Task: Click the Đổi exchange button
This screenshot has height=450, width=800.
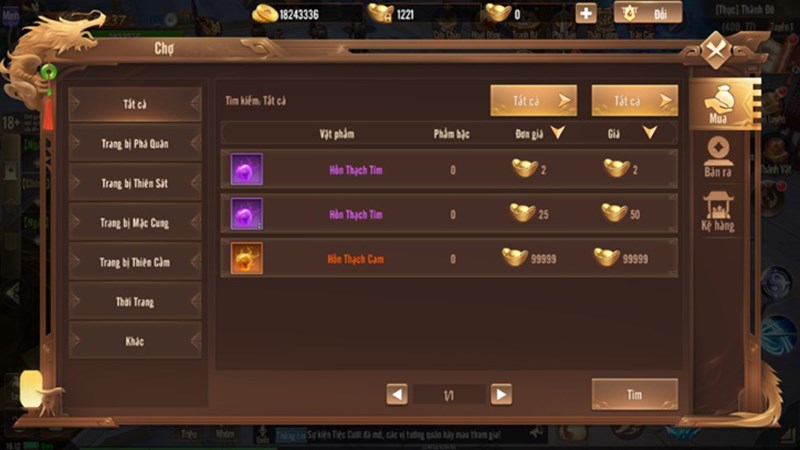Action: (x=648, y=13)
